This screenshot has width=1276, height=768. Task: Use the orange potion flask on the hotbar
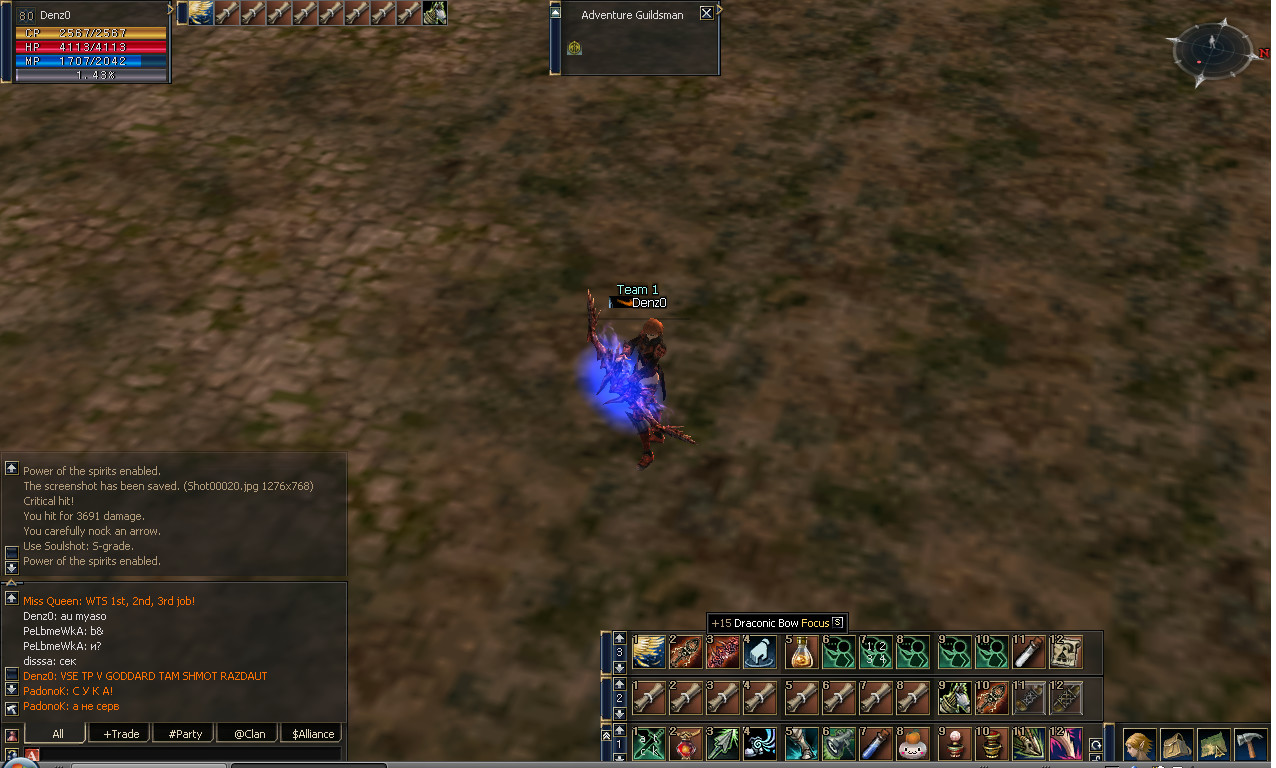click(800, 653)
